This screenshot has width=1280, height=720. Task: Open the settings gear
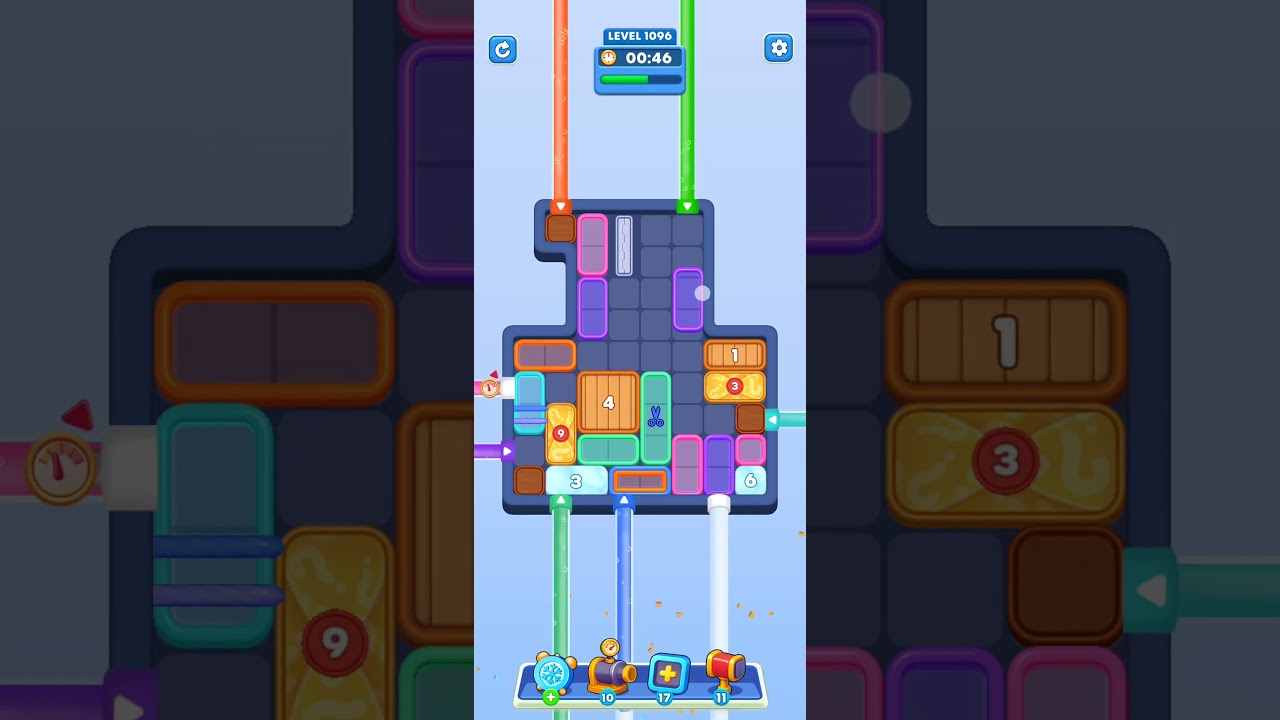point(779,47)
